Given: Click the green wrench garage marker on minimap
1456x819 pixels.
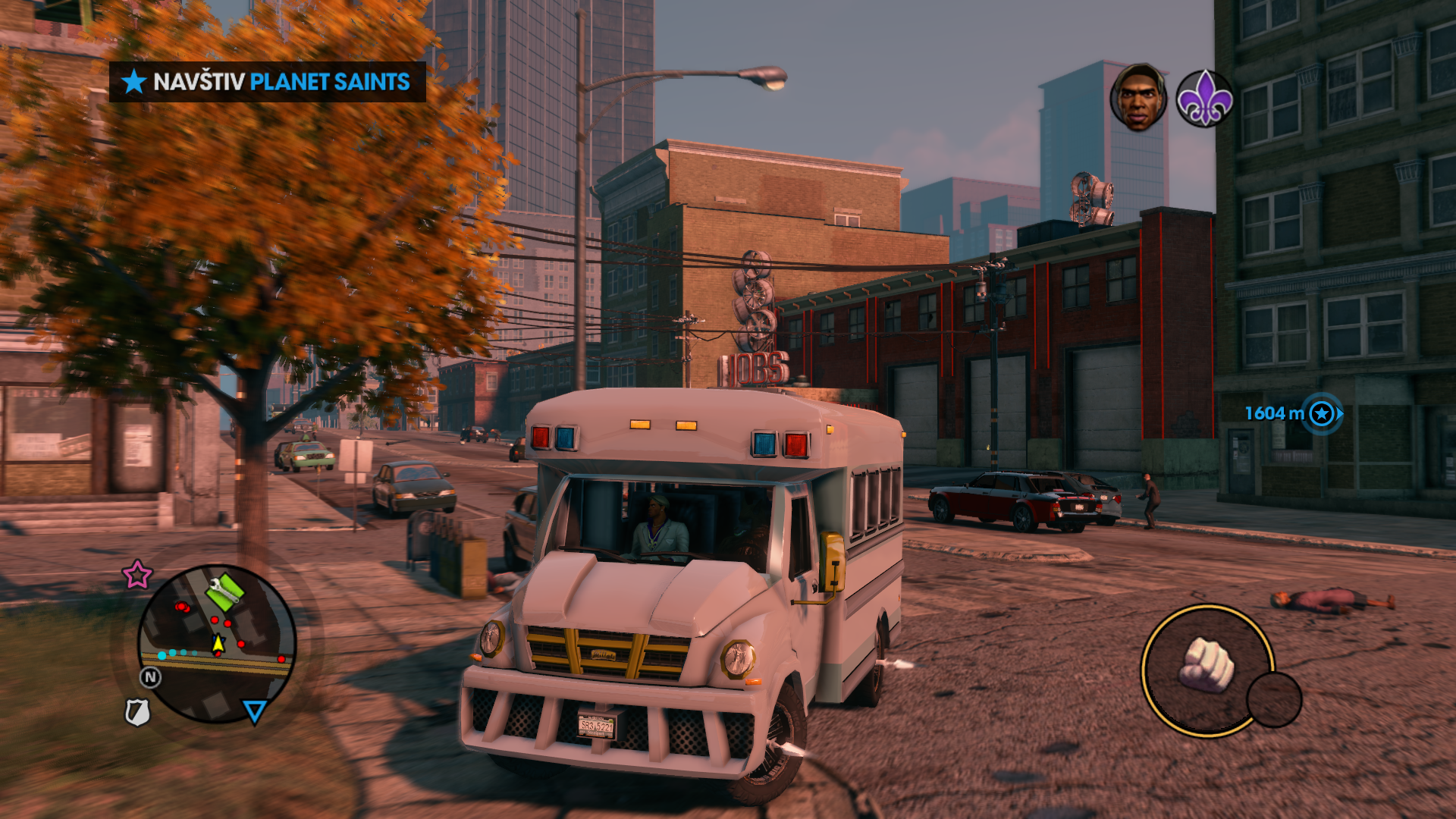Looking at the screenshot, I should click(x=224, y=591).
